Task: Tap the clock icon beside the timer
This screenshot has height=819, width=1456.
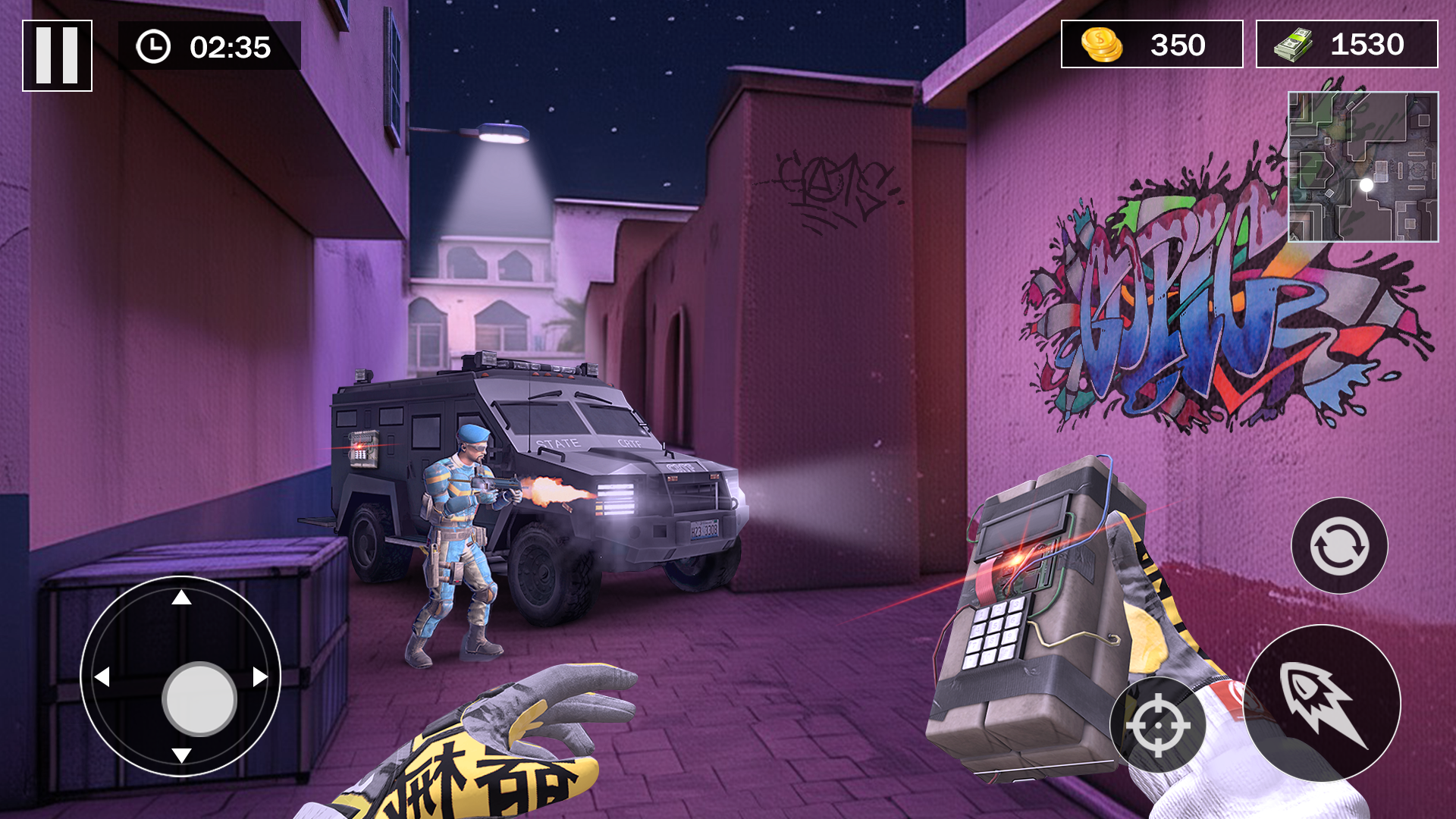Action: [x=155, y=47]
